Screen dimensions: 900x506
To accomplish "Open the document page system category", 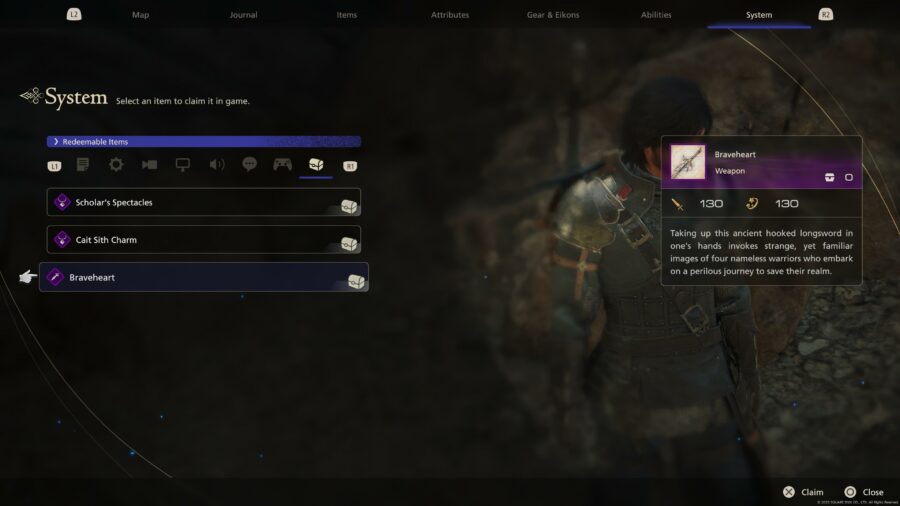I will coord(83,165).
